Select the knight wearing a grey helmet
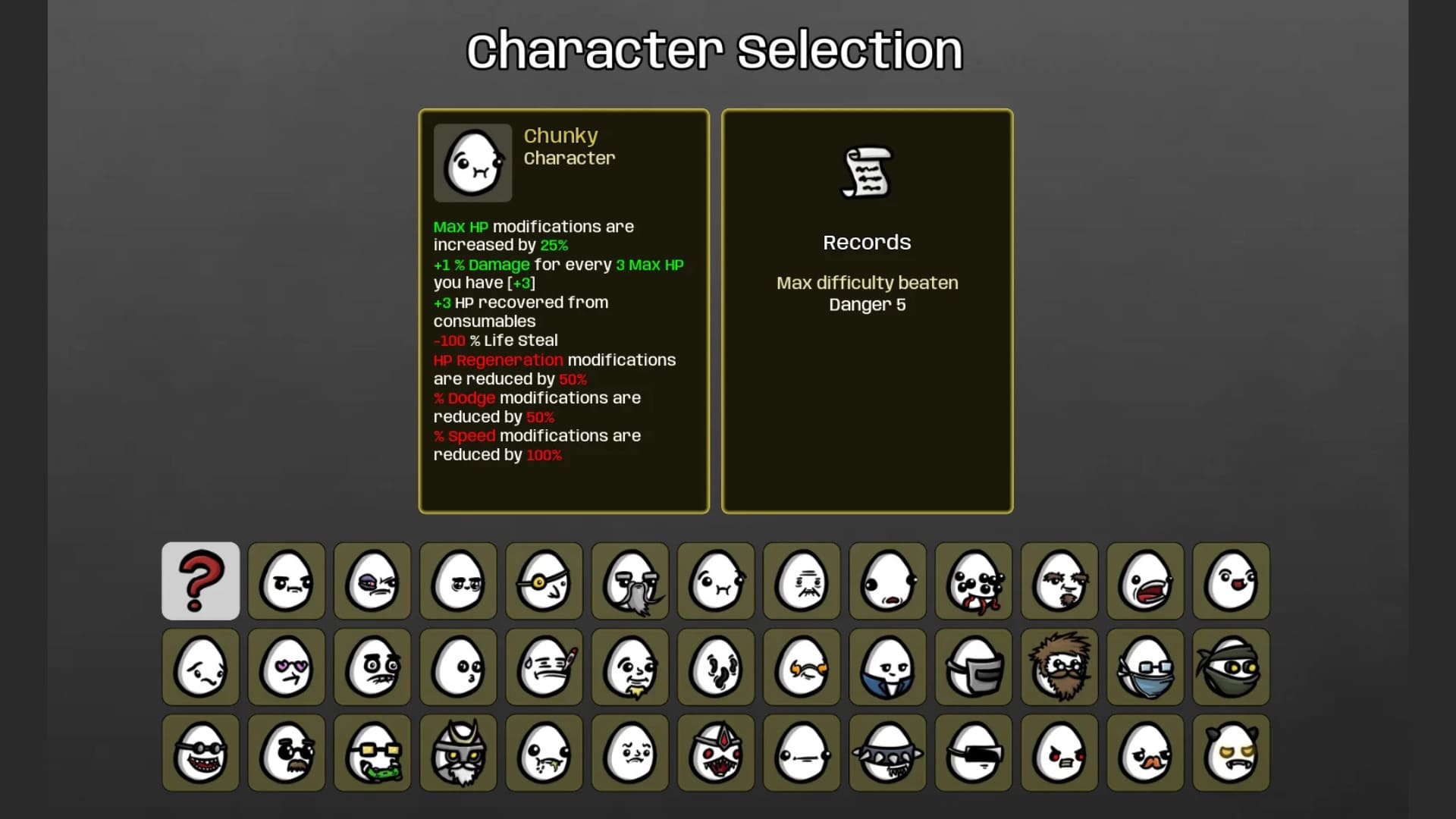The image size is (1456, 819). point(974,667)
